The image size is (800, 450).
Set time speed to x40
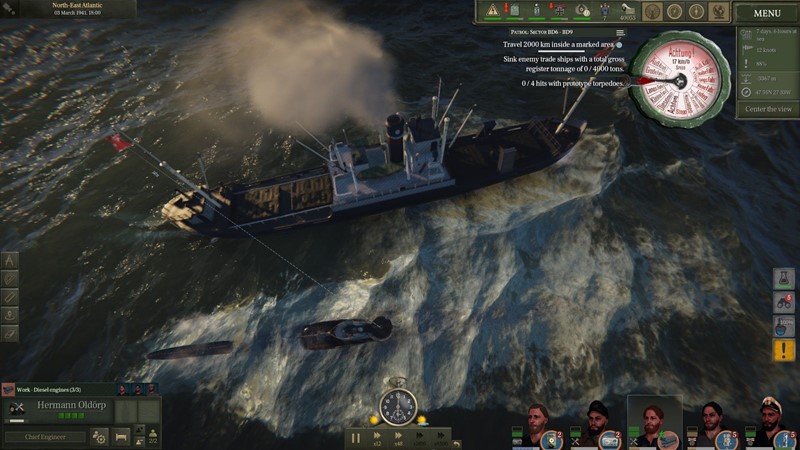[399, 437]
